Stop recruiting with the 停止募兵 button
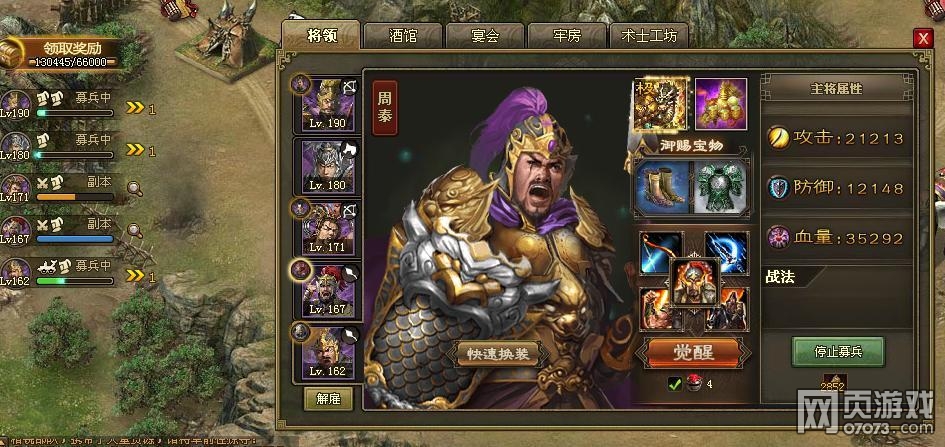The image size is (945, 447). [x=838, y=351]
